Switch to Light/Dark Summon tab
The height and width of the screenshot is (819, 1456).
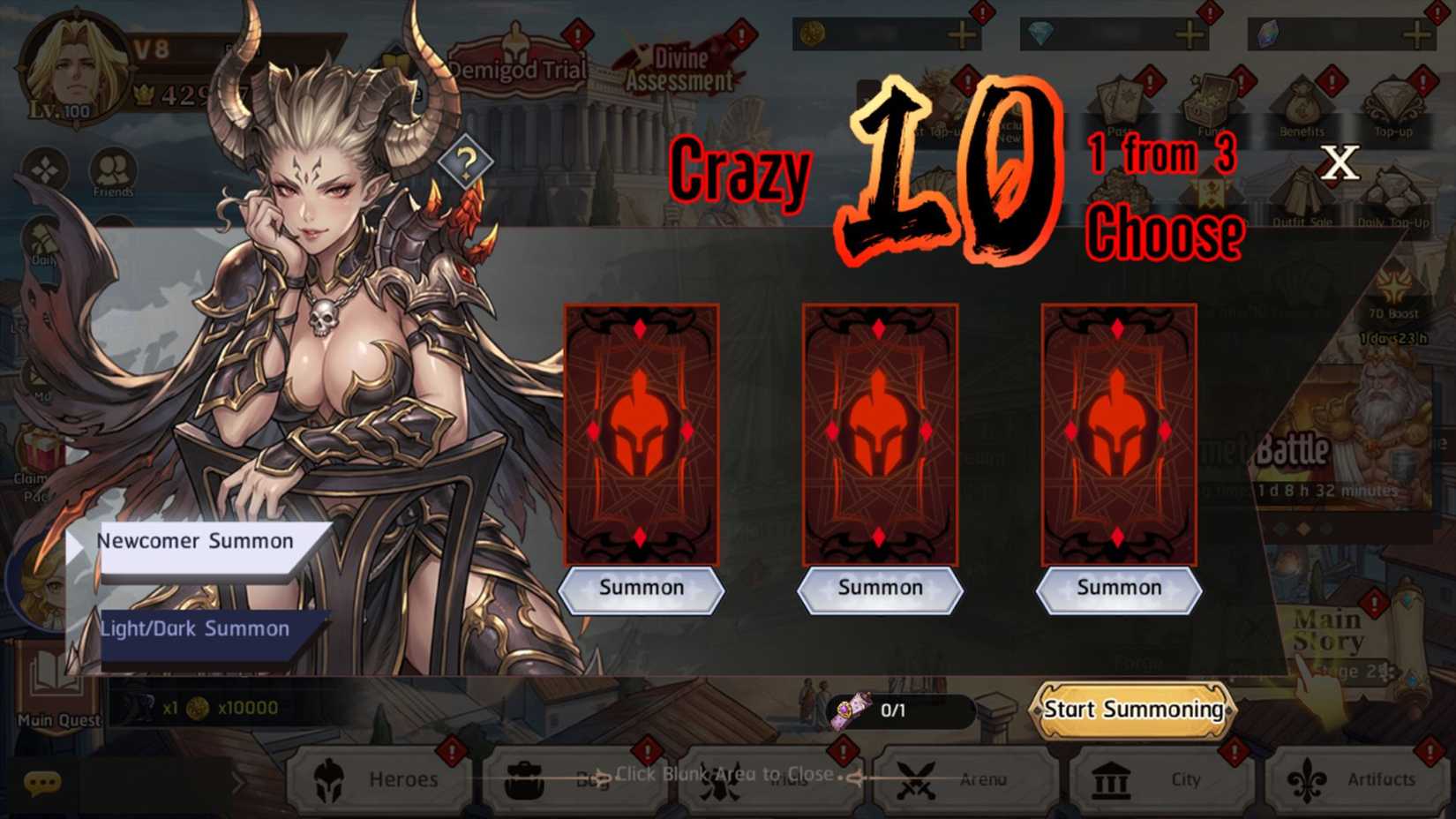pos(196,627)
